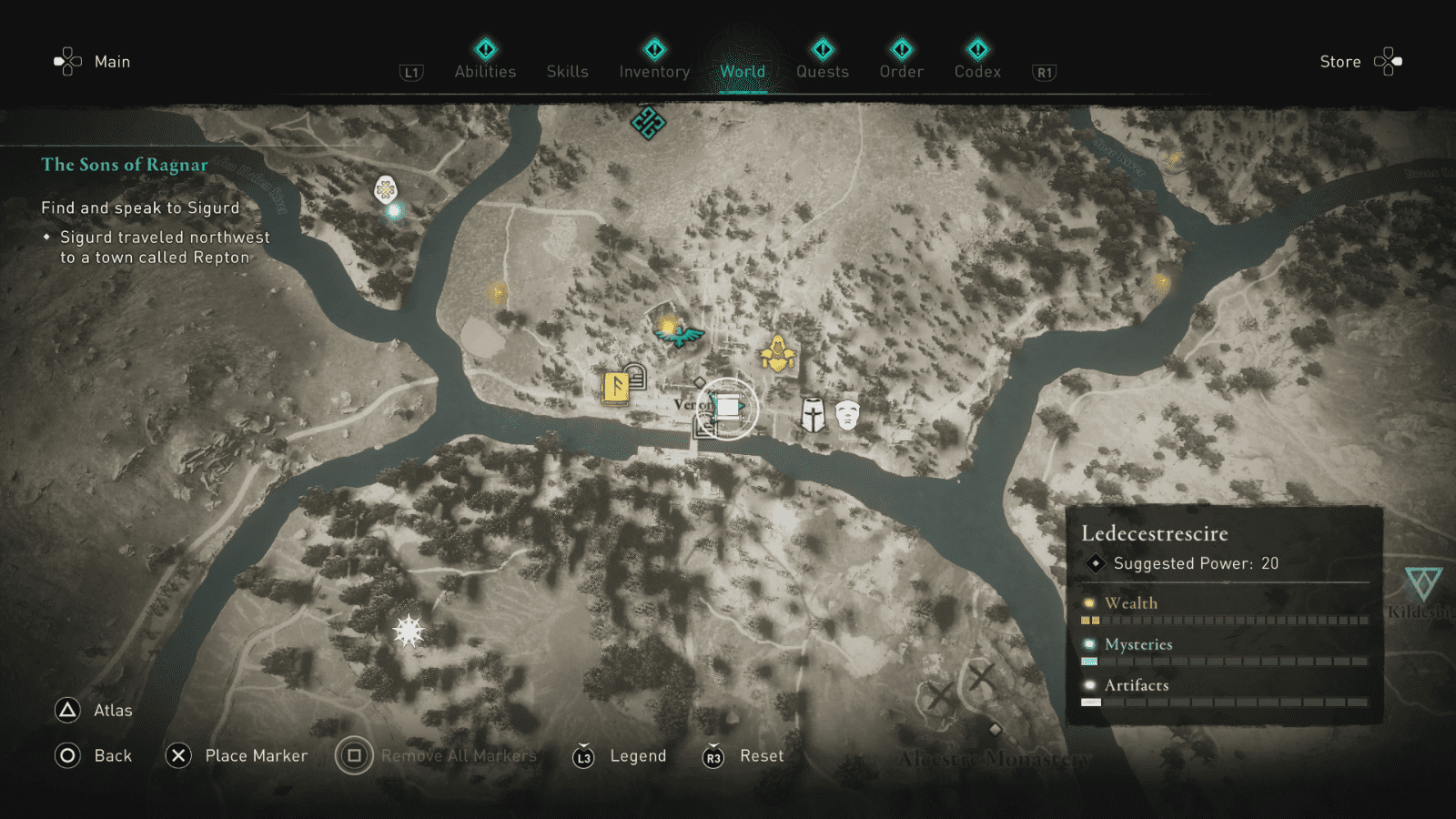Click the yellow armor wealth icon northeast of Venonis
This screenshot has width=1456, height=819.
pos(778,353)
